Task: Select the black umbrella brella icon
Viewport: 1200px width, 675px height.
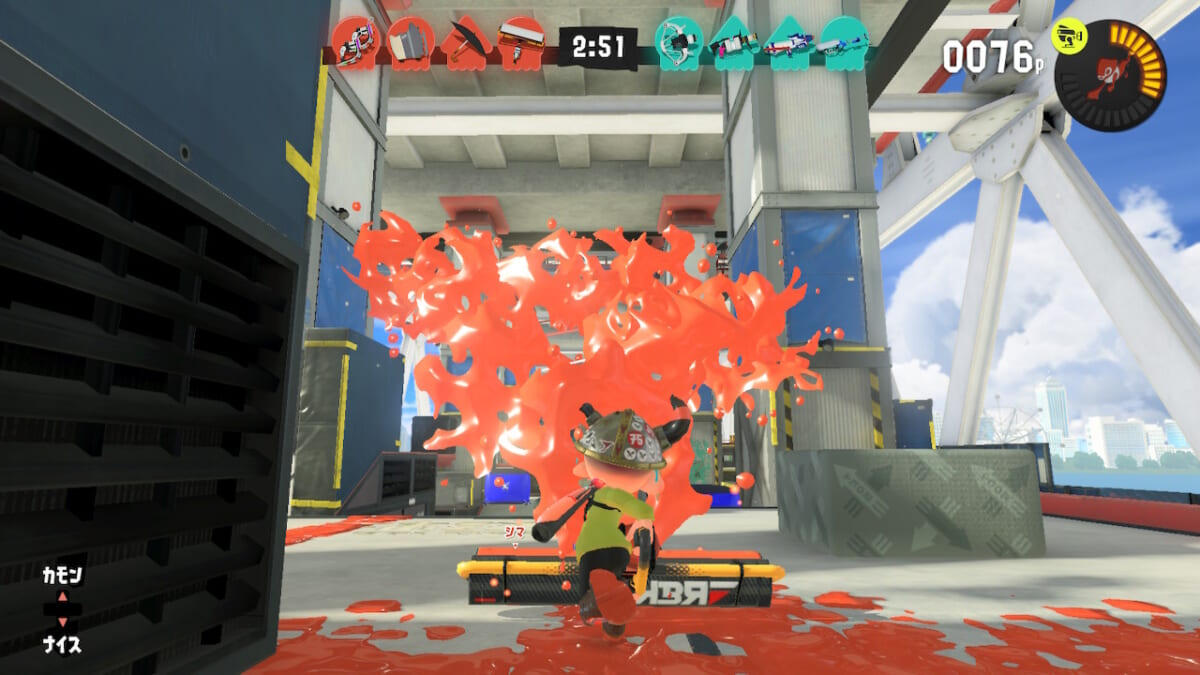Action: click(465, 42)
